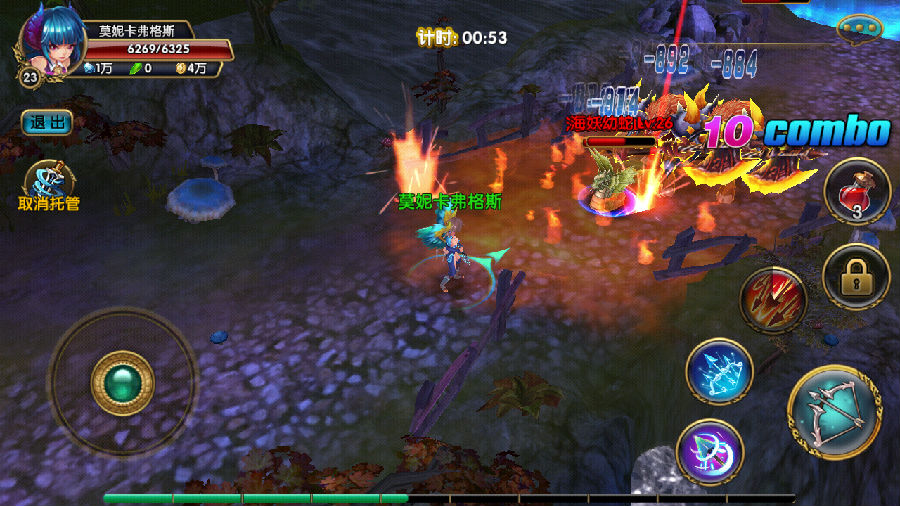Screen dimensions: 900x506
Task: Trigger the purple crescent bow skill
Action: click(x=709, y=452)
